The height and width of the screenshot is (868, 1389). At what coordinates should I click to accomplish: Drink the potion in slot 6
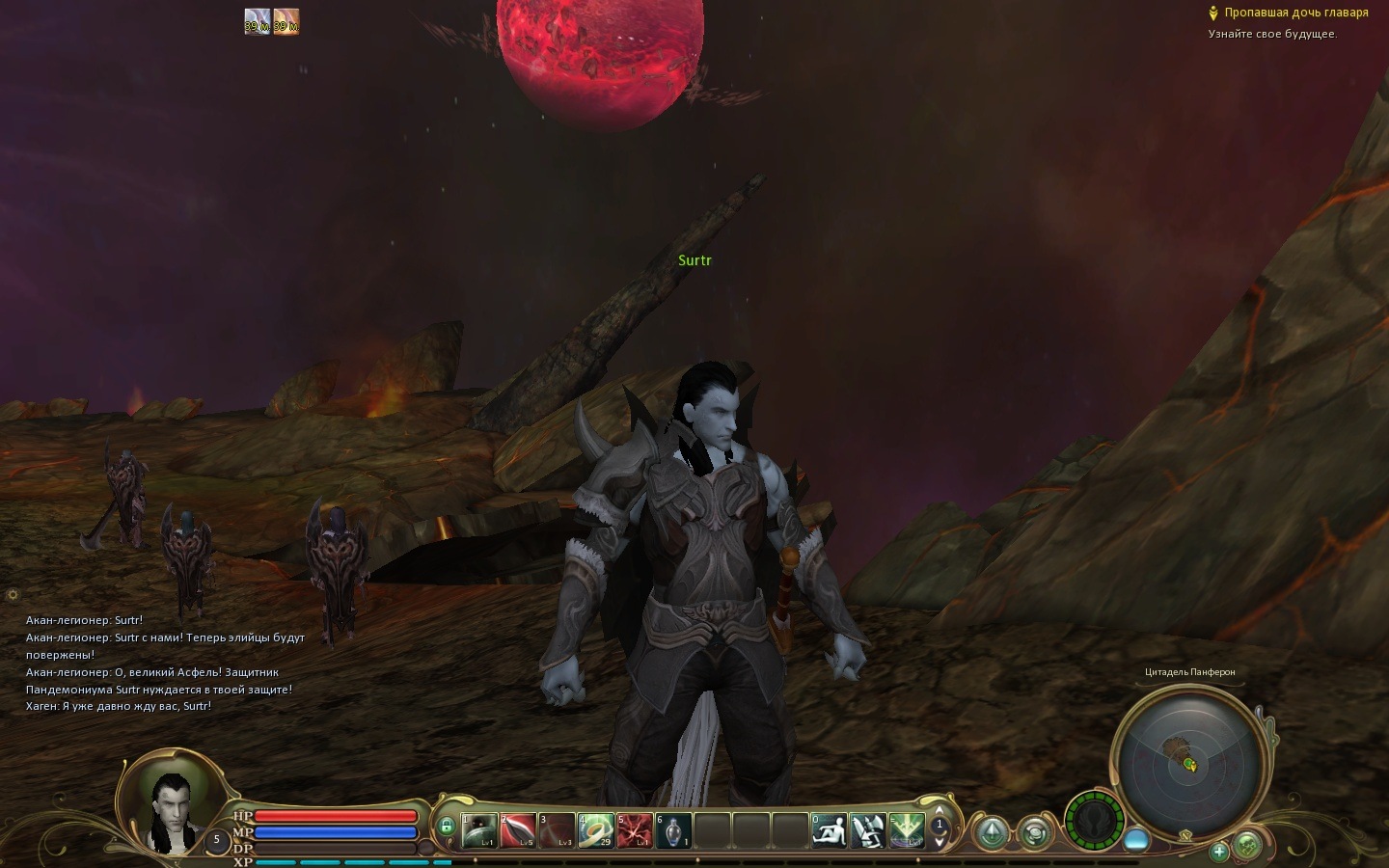[672, 829]
